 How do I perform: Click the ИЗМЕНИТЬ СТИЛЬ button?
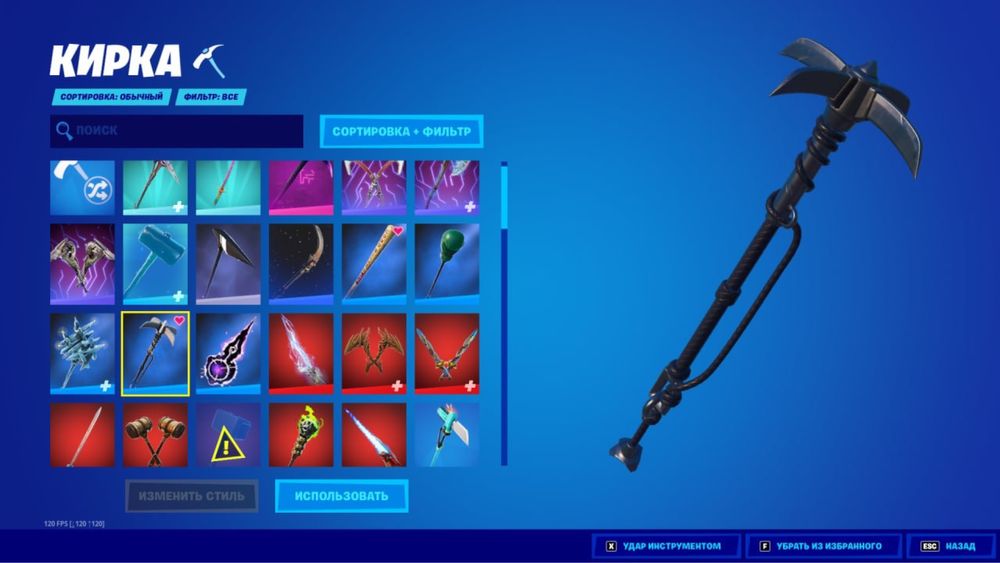point(191,495)
